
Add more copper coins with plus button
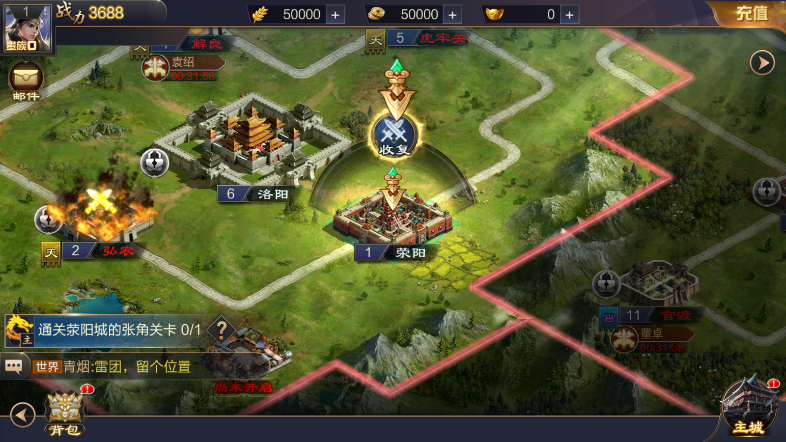pyautogui.click(x=453, y=14)
